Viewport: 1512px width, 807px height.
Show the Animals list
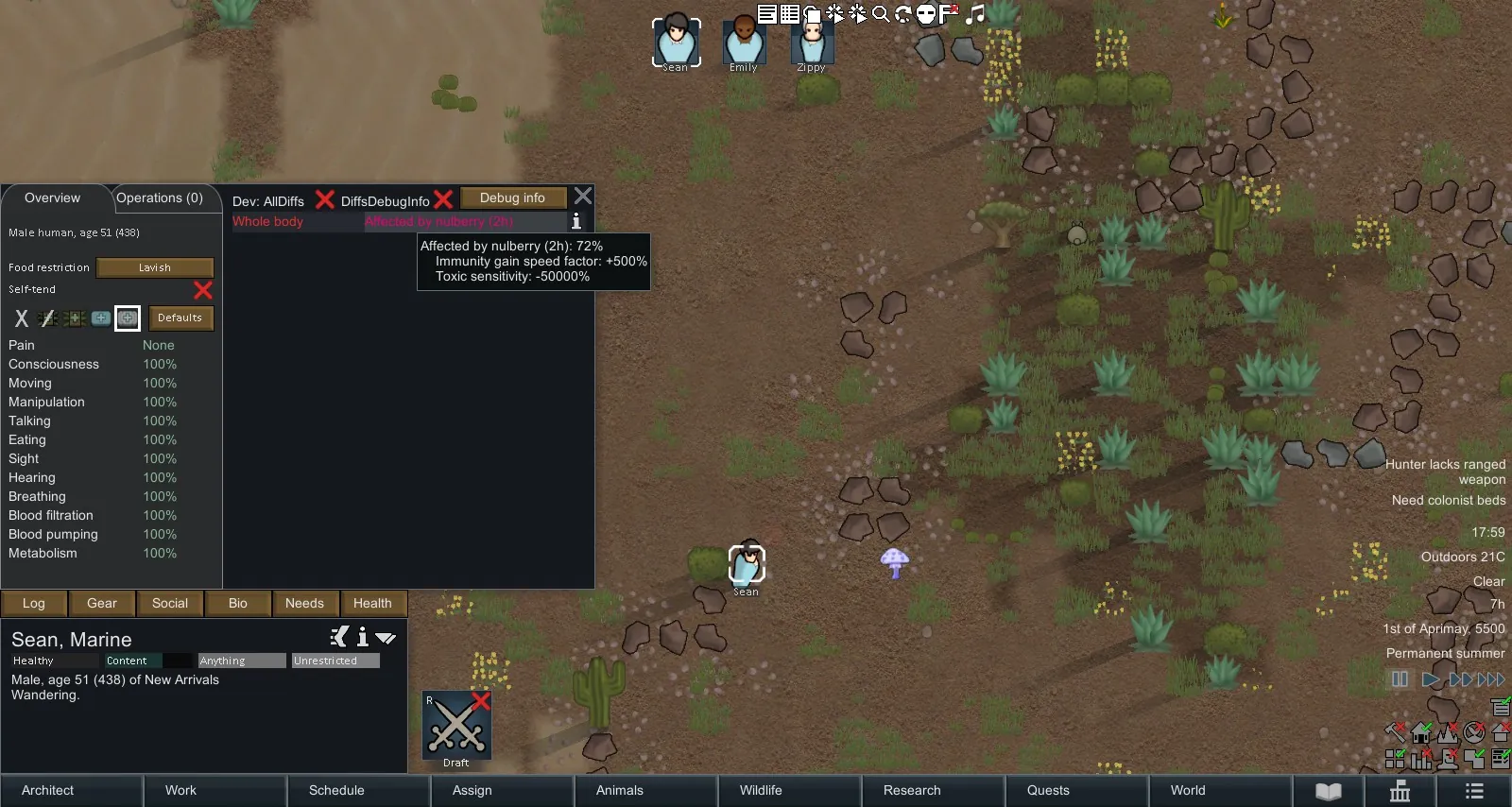tap(619, 790)
